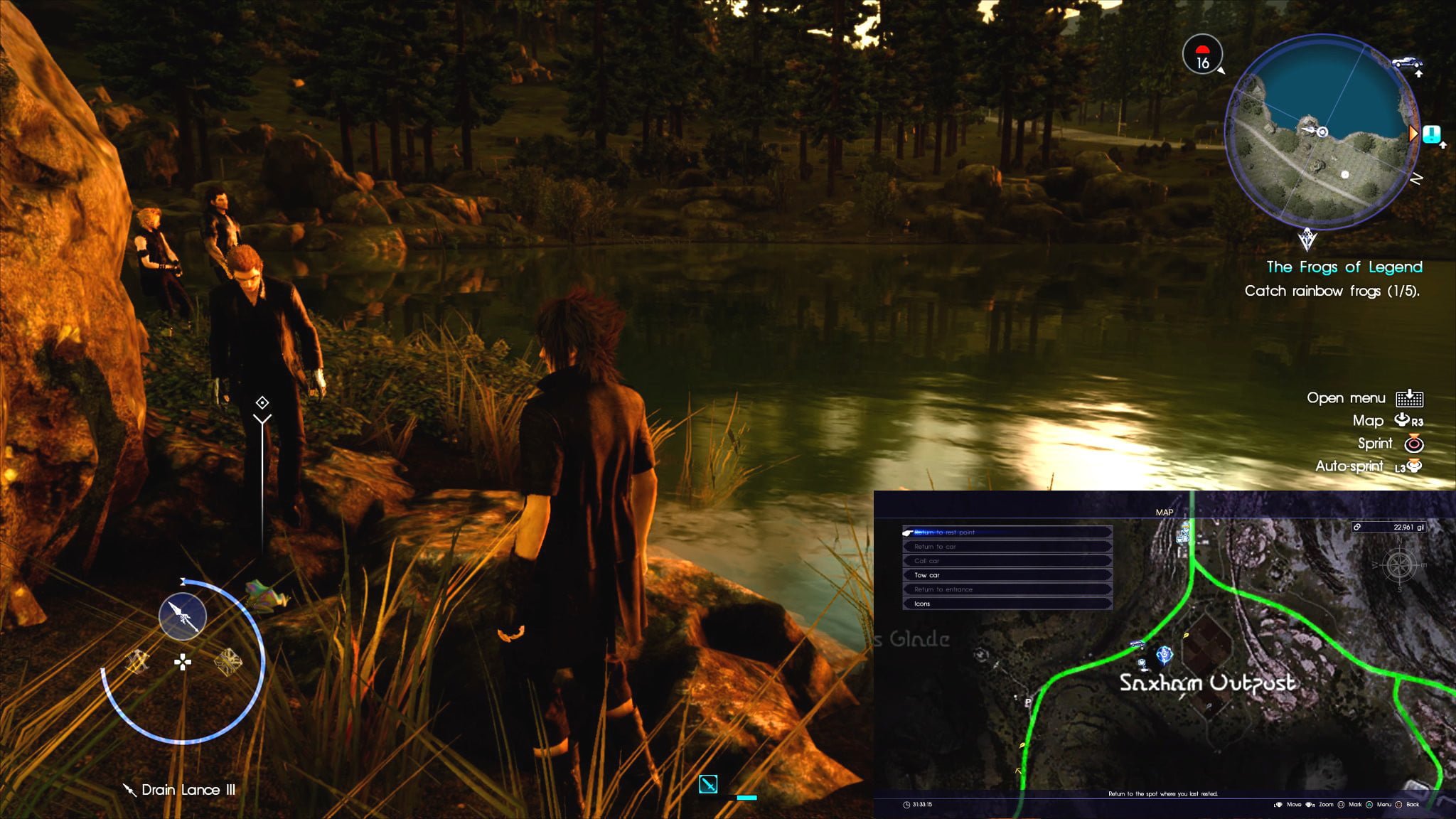Click the cyan exclamation quest marker
Viewport: 1456px width, 819px height.
1432,134
